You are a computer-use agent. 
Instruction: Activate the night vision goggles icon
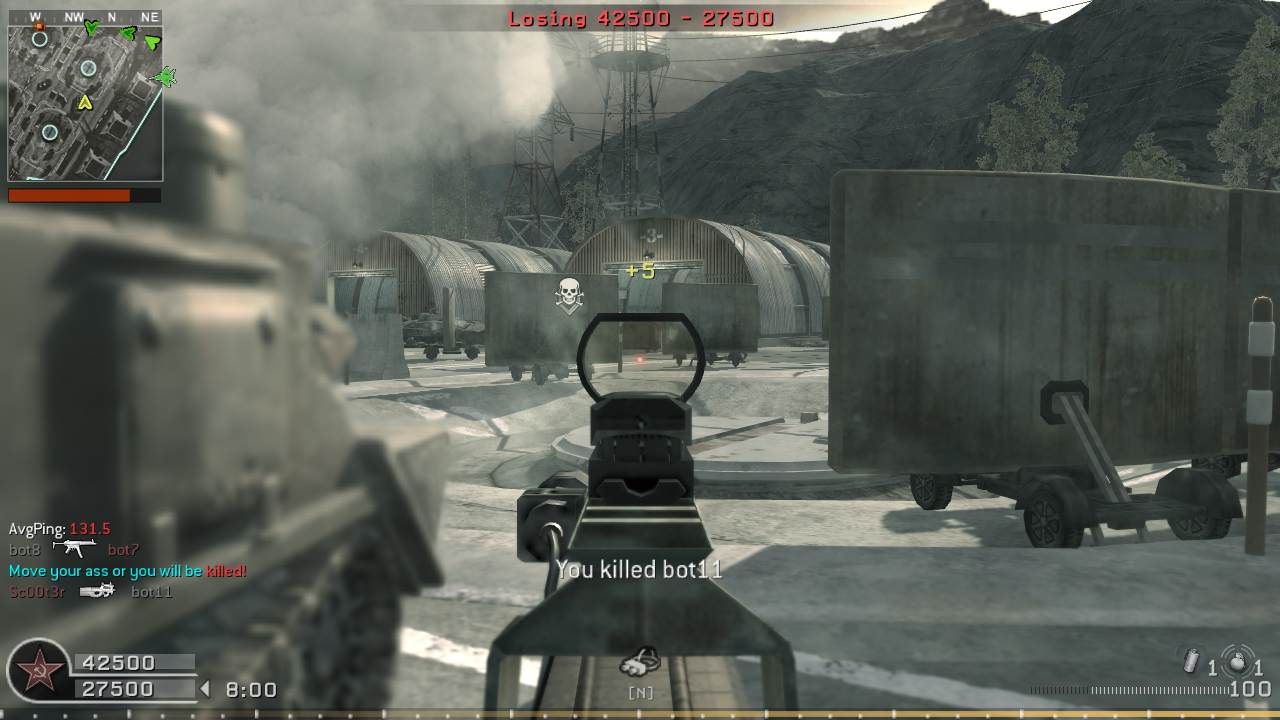[x=640, y=662]
